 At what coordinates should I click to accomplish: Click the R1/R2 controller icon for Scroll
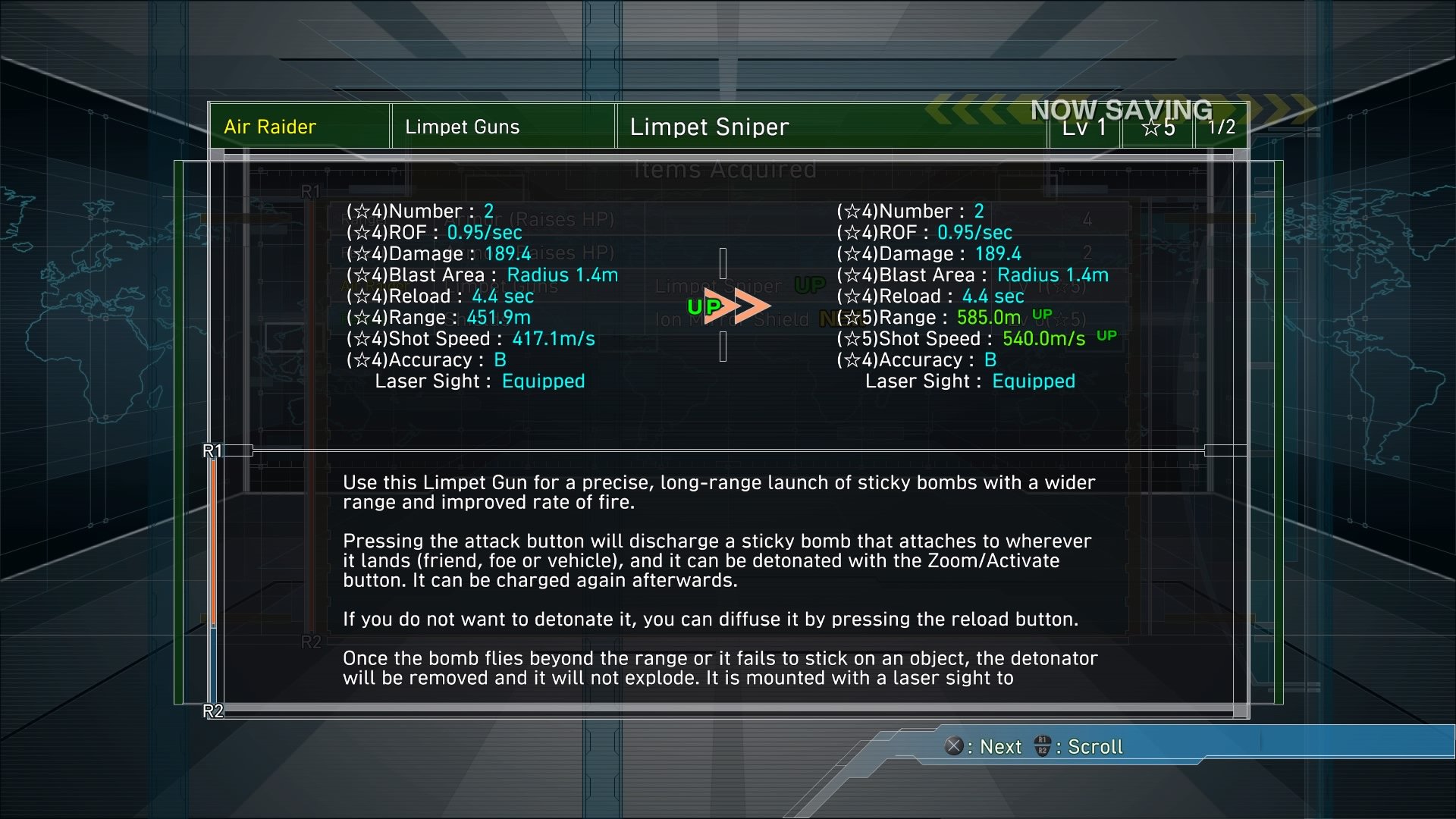(x=1043, y=747)
